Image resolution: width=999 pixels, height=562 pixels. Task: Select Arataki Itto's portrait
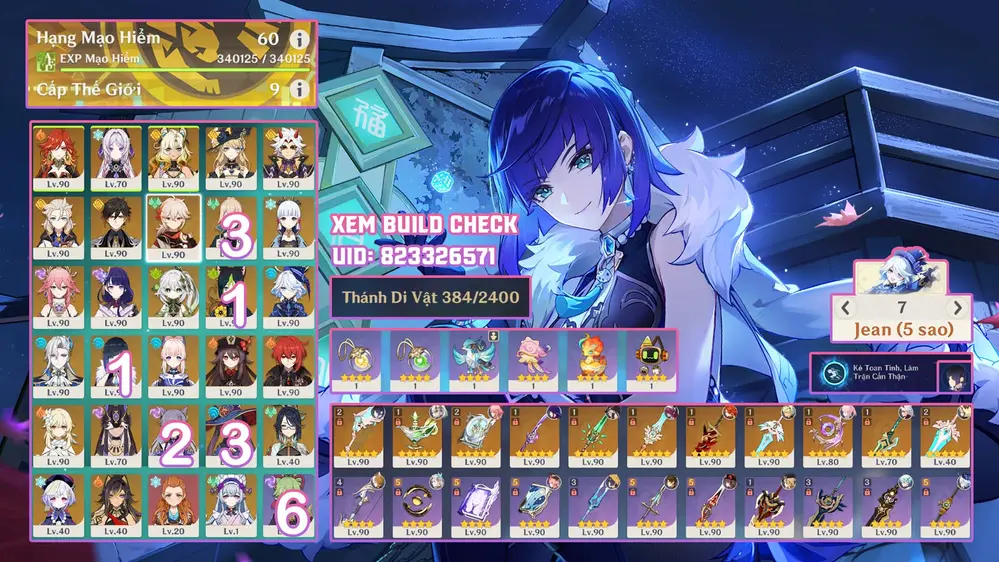tap(289, 152)
